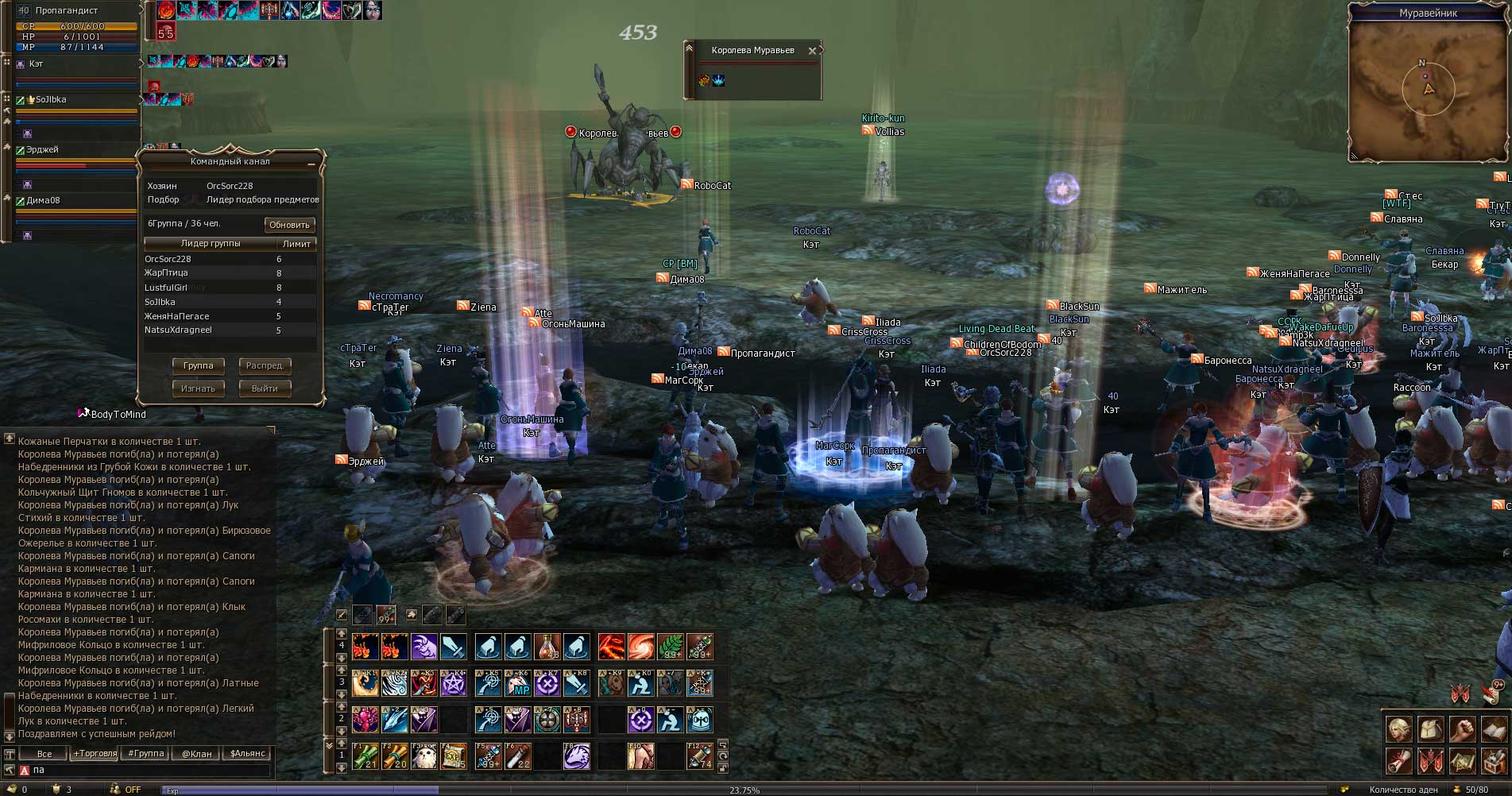
Task: Refresh the command channel with Обновить
Action: [x=289, y=225]
